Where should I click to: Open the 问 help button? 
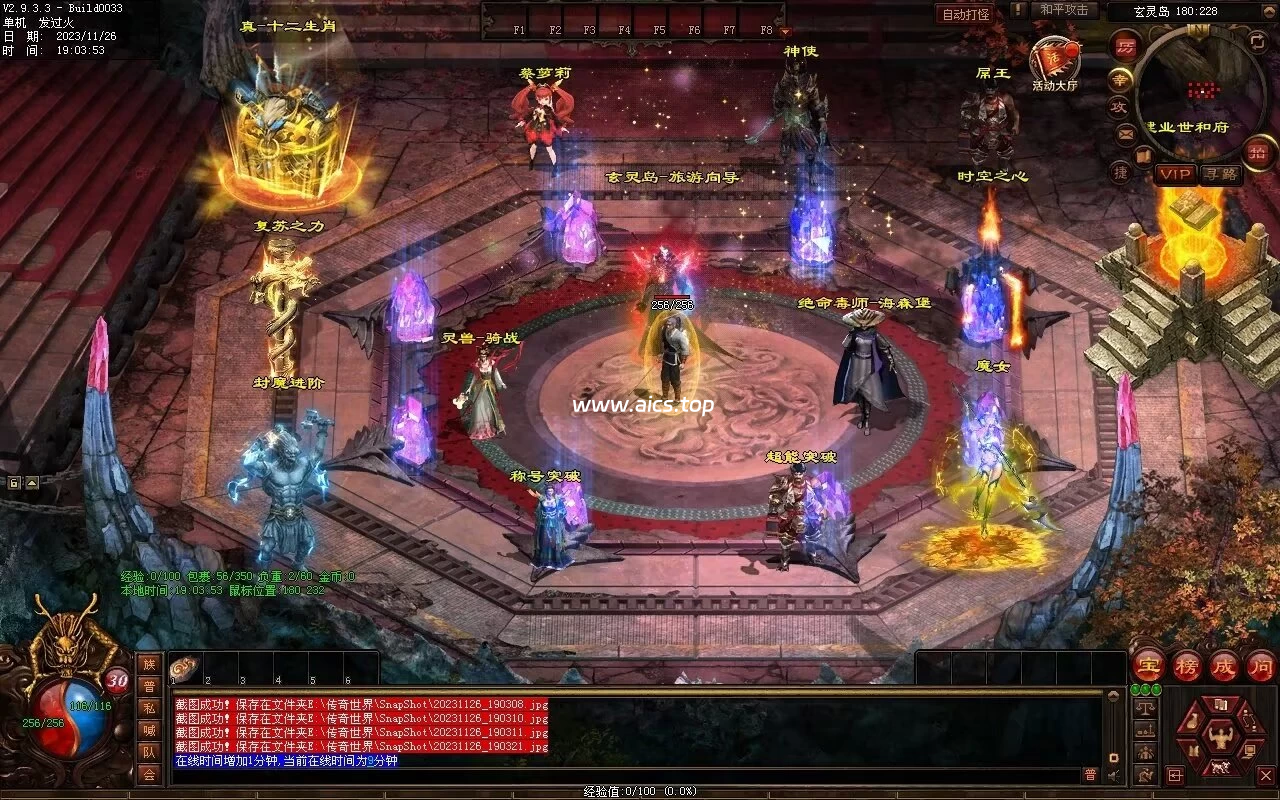point(1260,665)
